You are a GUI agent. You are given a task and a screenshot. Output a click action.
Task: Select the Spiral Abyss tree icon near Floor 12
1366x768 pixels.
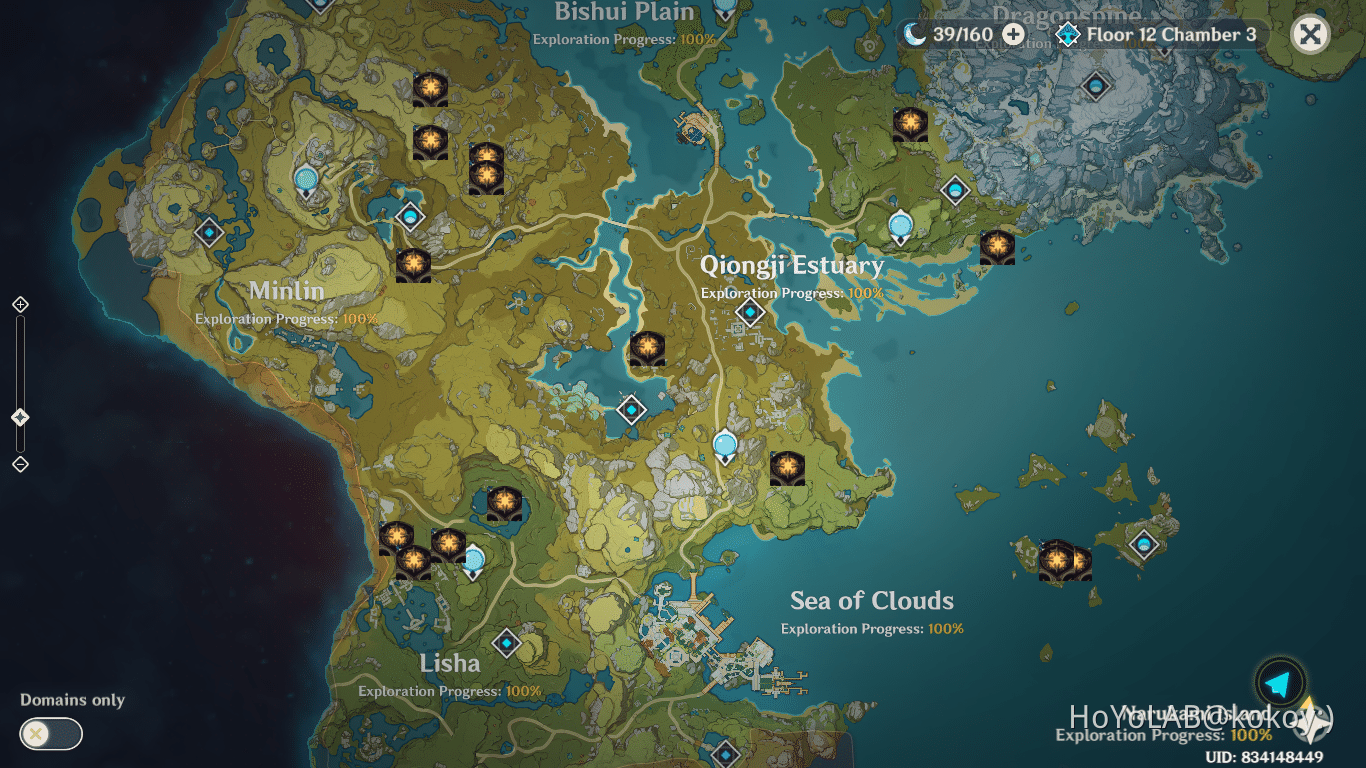pyautogui.click(x=1068, y=34)
